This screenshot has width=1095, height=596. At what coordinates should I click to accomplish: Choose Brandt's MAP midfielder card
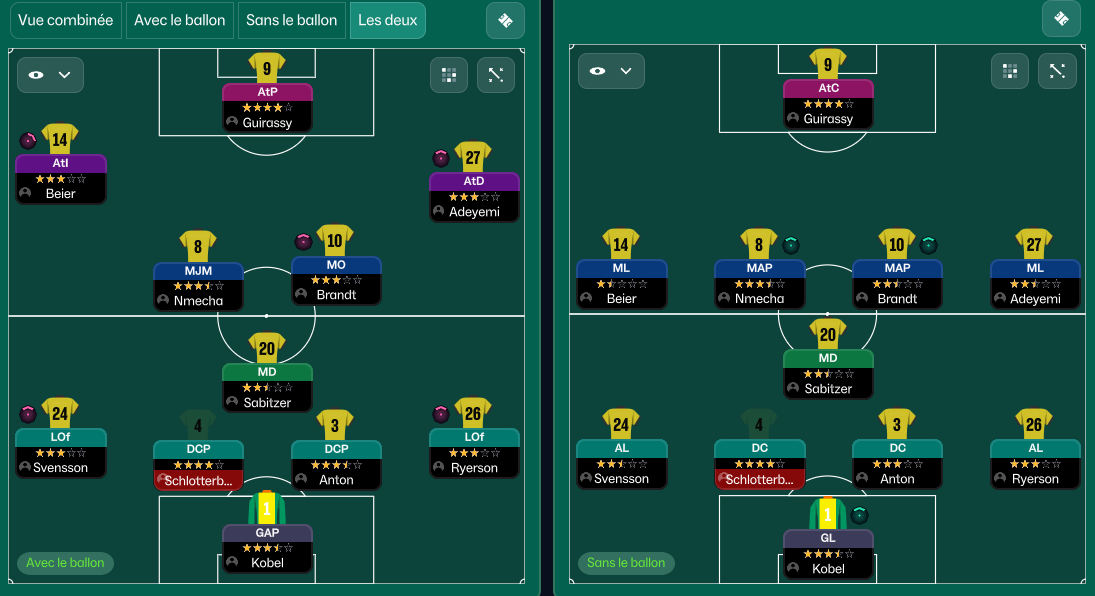click(897, 283)
